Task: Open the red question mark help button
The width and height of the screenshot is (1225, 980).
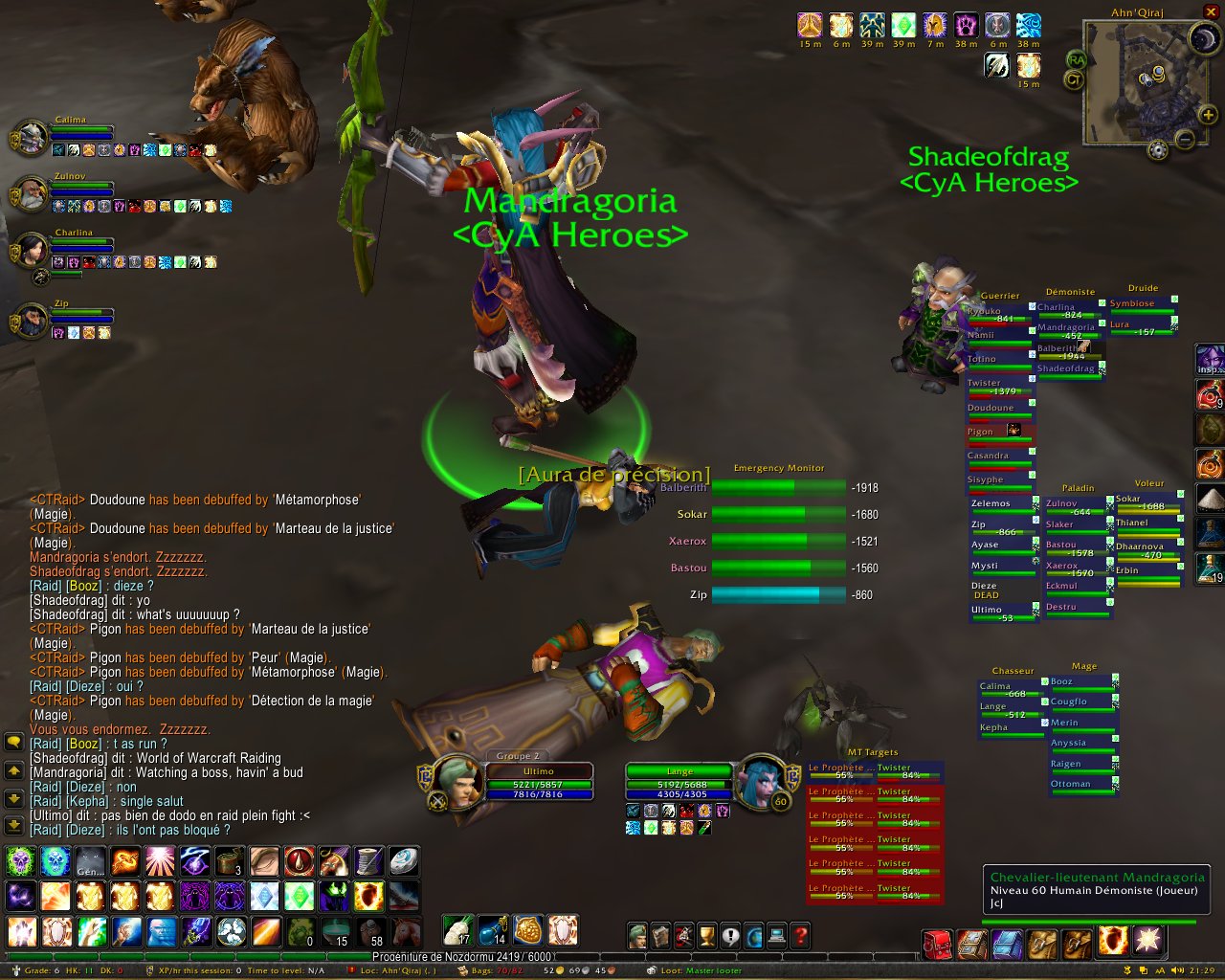Action: (x=801, y=936)
